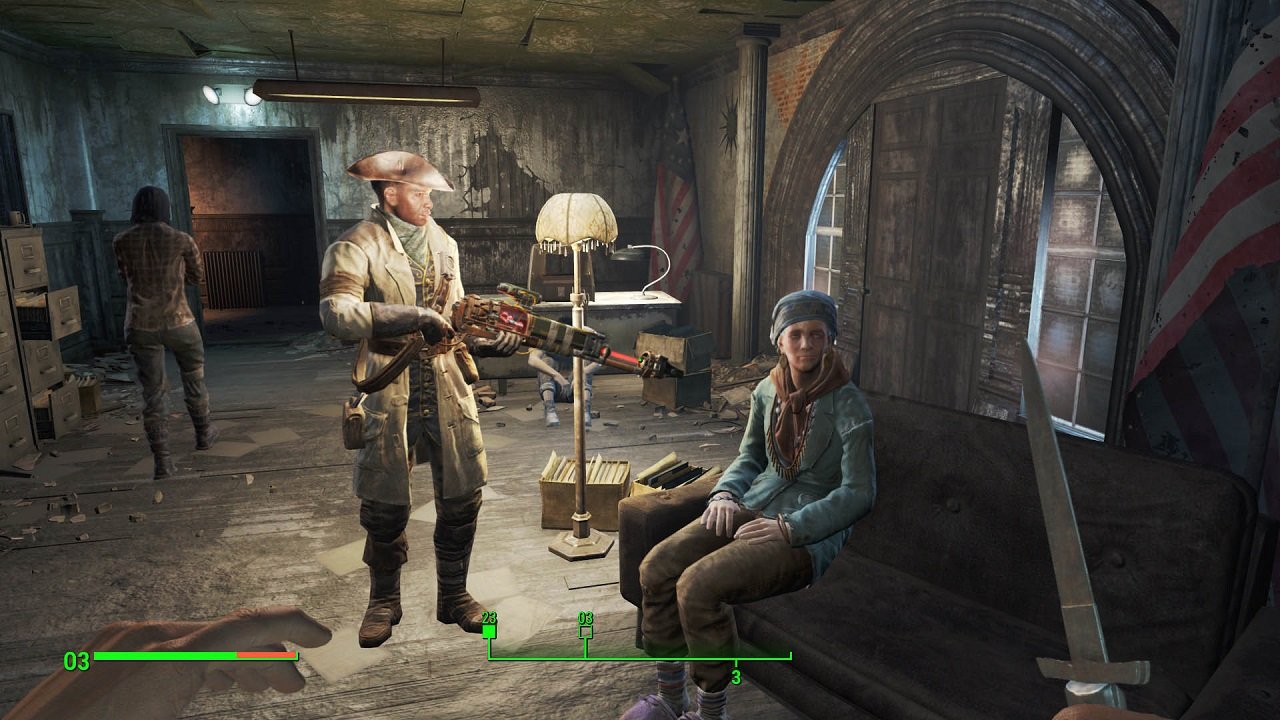Click the standing lamp with fringed shade
1280x720 pixels.
coord(575,220)
